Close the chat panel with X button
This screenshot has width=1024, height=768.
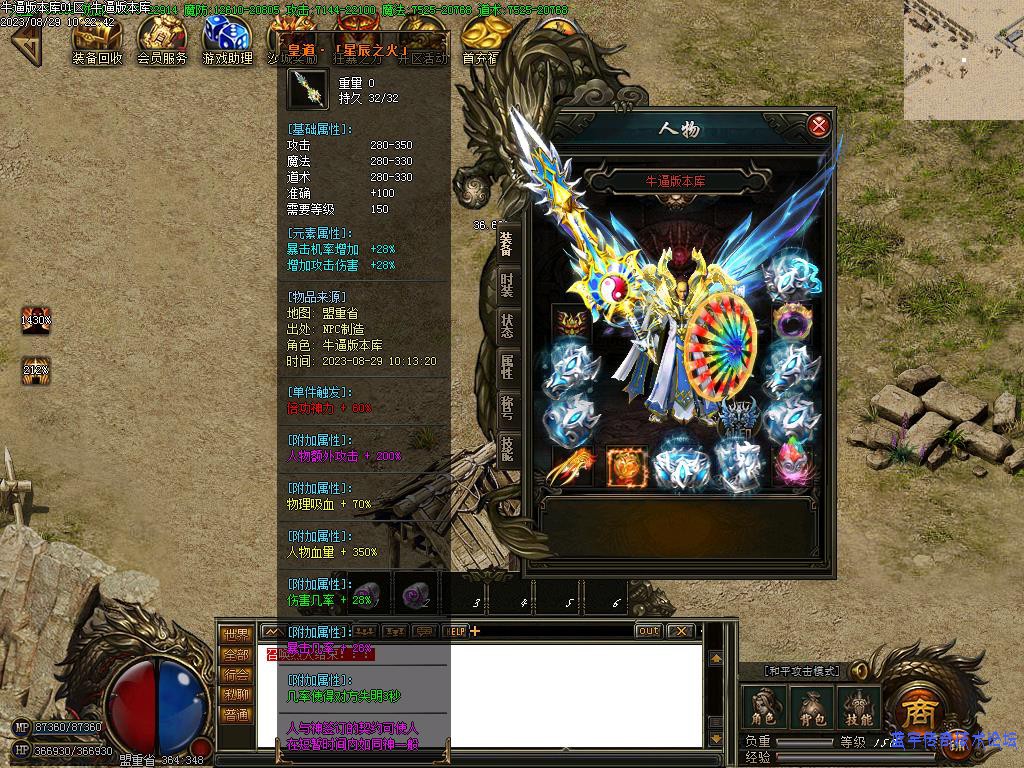pos(680,631)
